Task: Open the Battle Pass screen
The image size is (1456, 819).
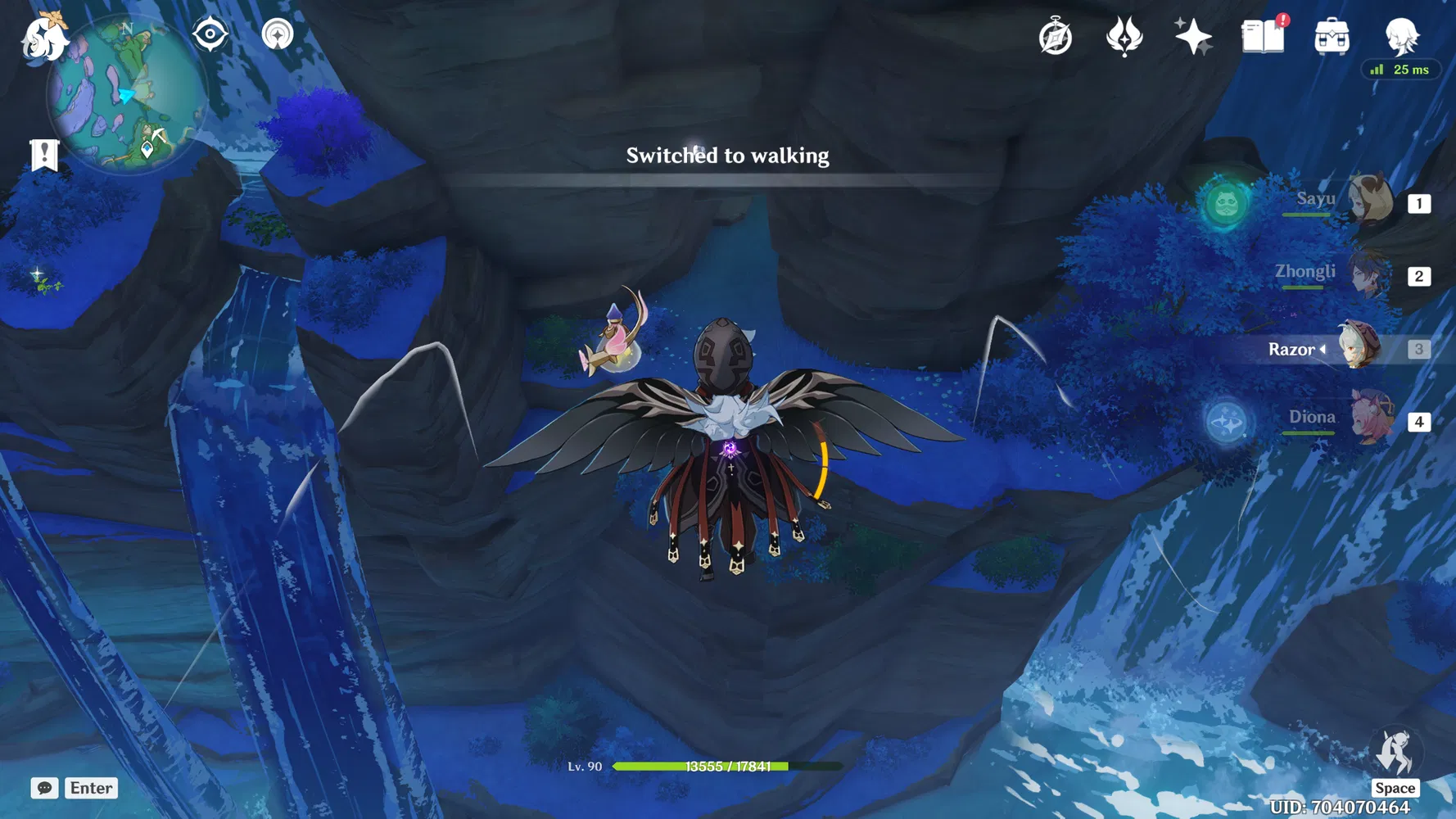Action: 1125,34
